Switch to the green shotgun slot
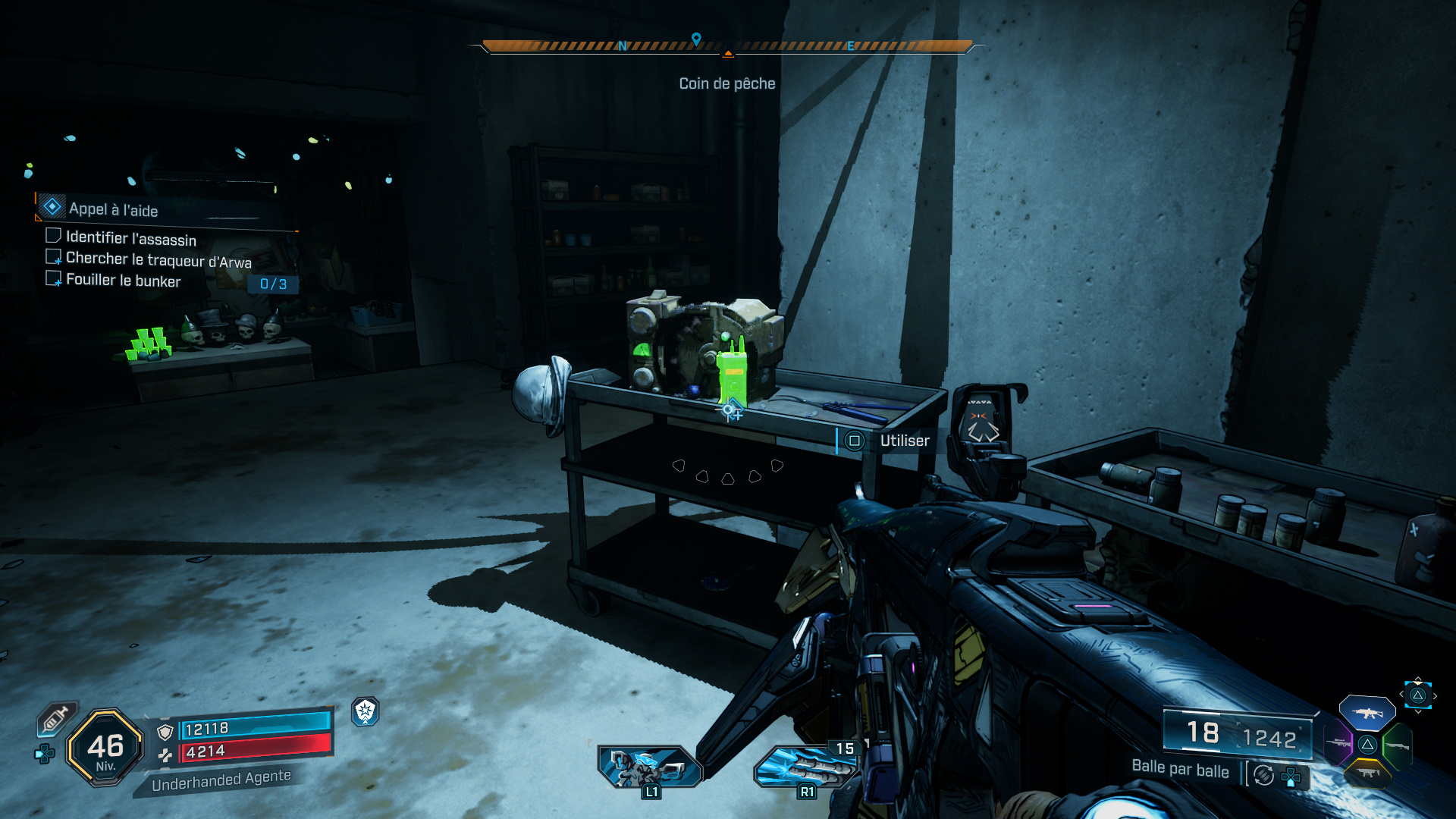Viewport: 1456px width, 819px height. coord(1396,745)
